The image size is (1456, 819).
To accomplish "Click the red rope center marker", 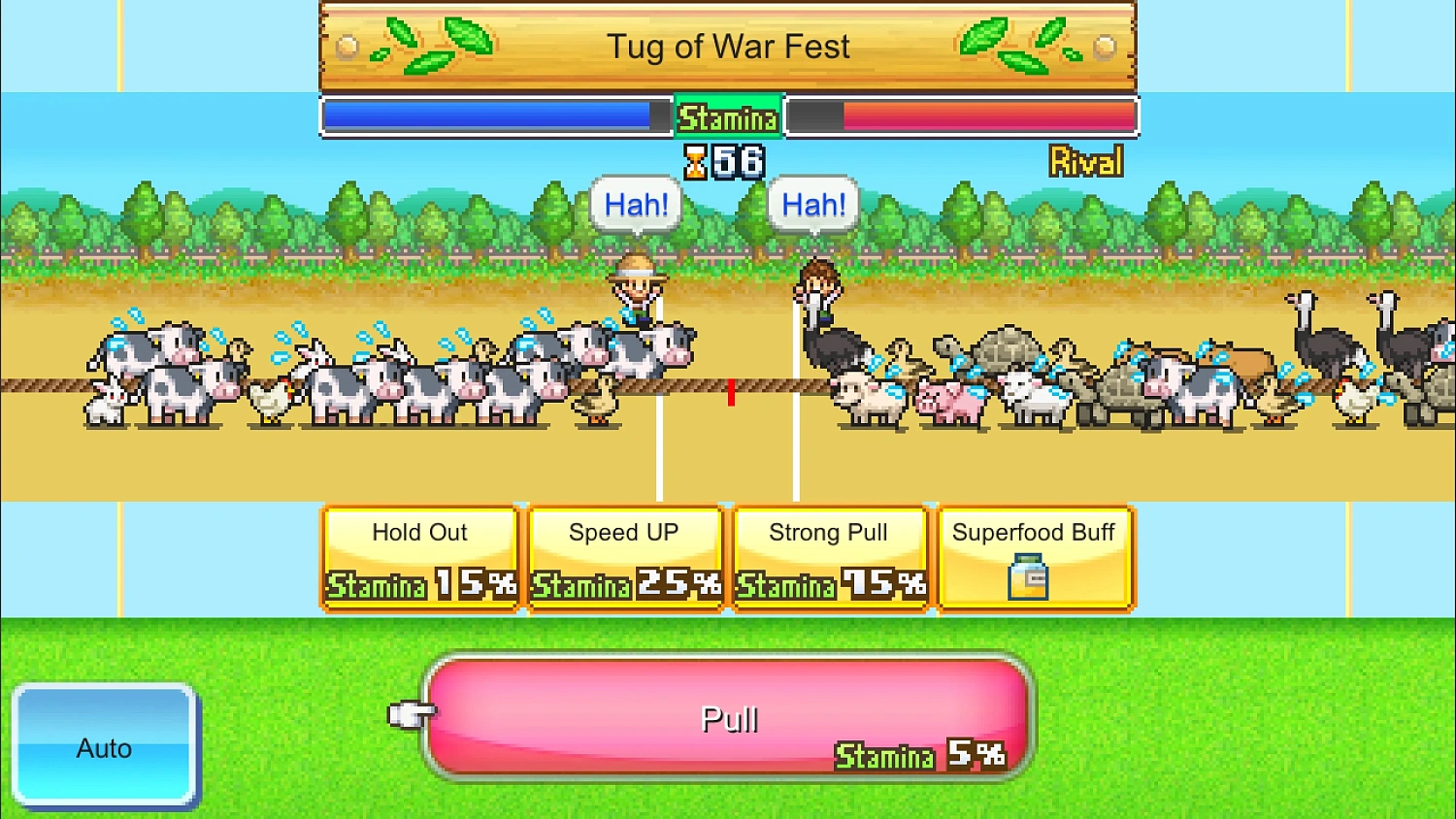I will pos(730,393).
